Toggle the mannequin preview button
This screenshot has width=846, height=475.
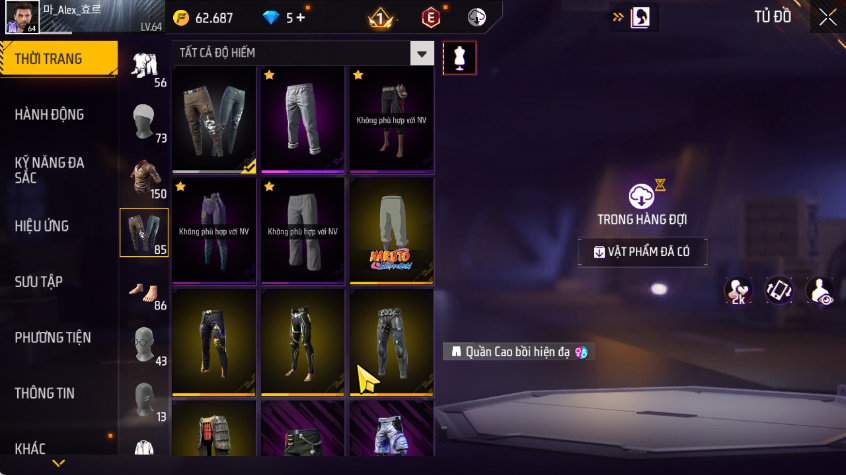(x=459, y=57)
